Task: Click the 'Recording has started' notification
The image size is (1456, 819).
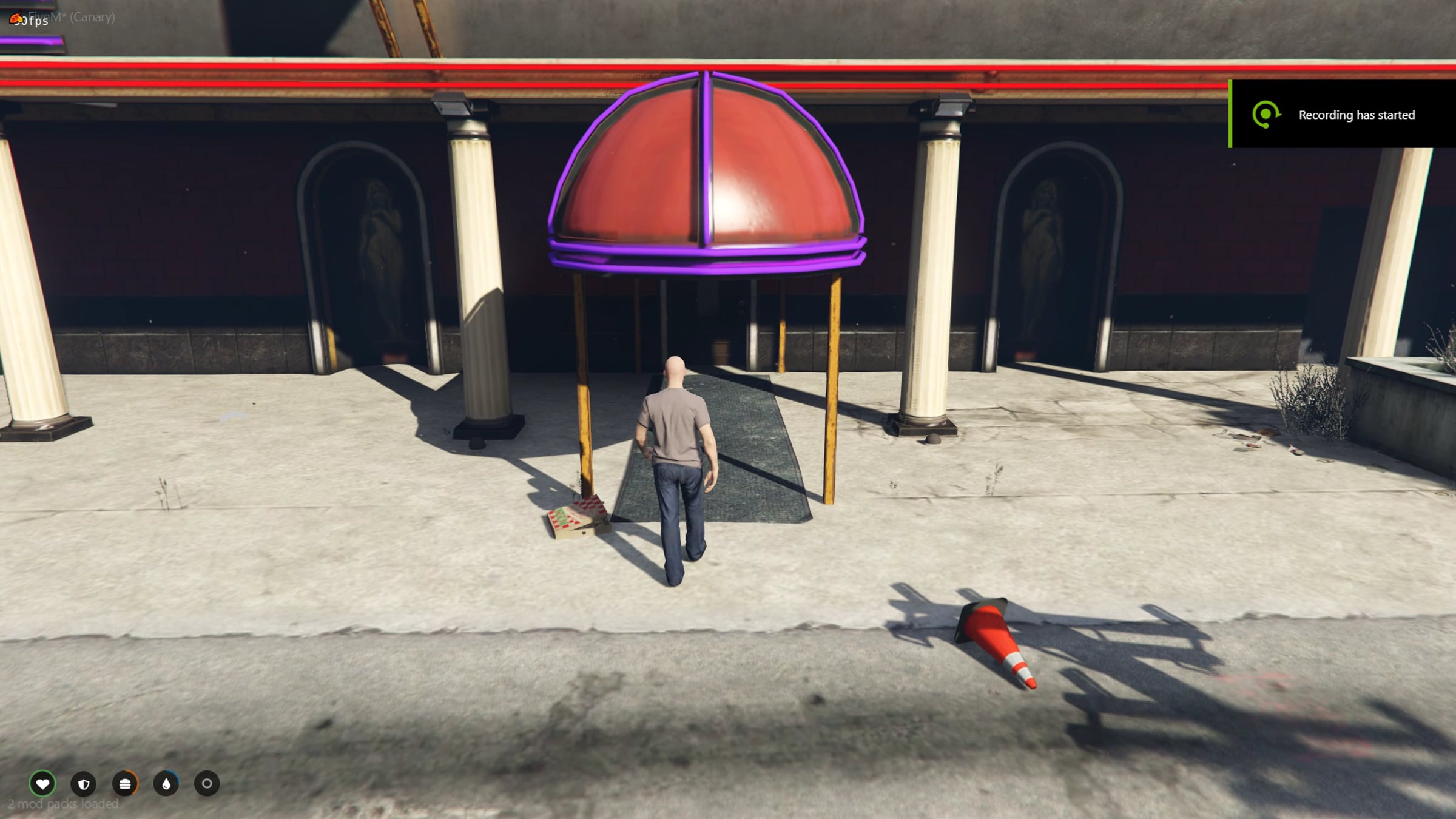Action: click(x=1343, y=115)
